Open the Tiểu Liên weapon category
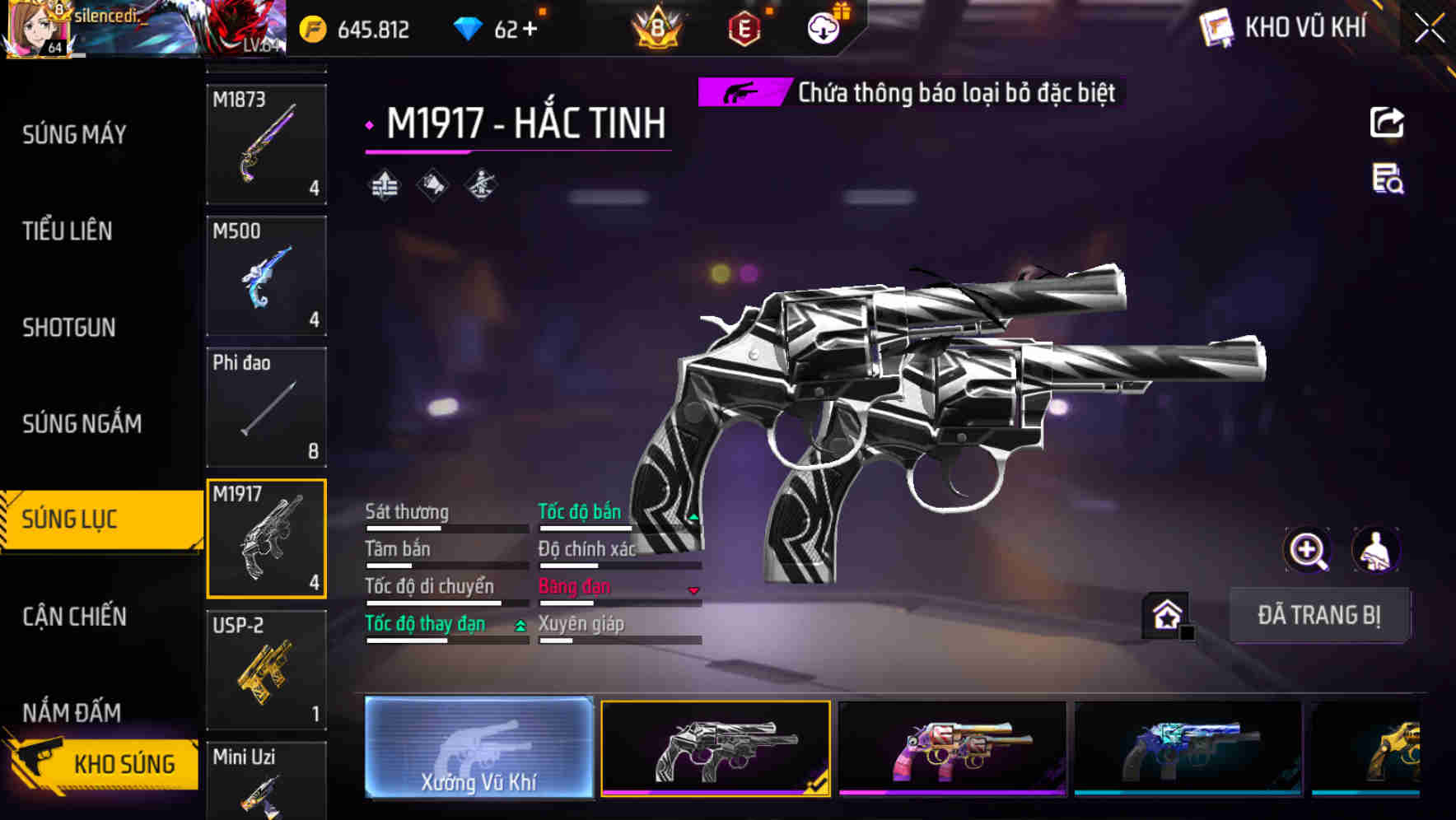 (68, 231)
